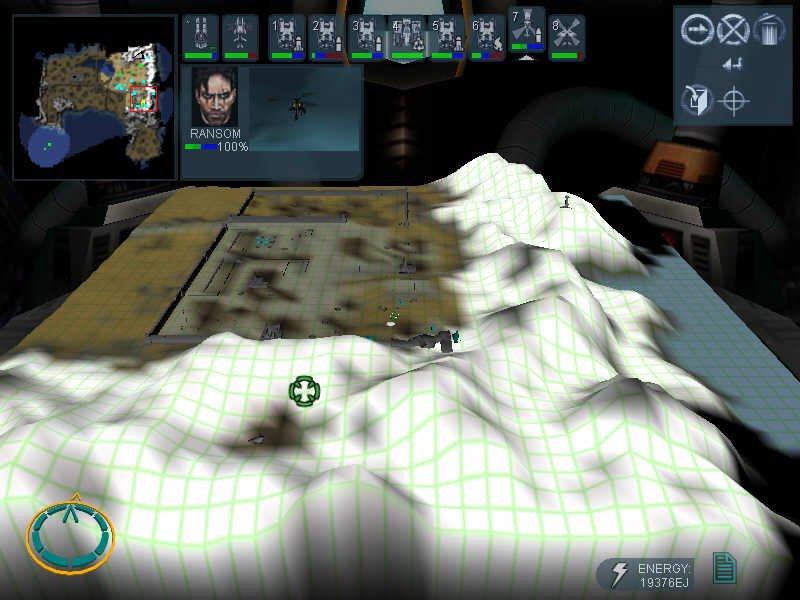Click the trash can scrap command

pyautogui.click(x=768, y=28)
